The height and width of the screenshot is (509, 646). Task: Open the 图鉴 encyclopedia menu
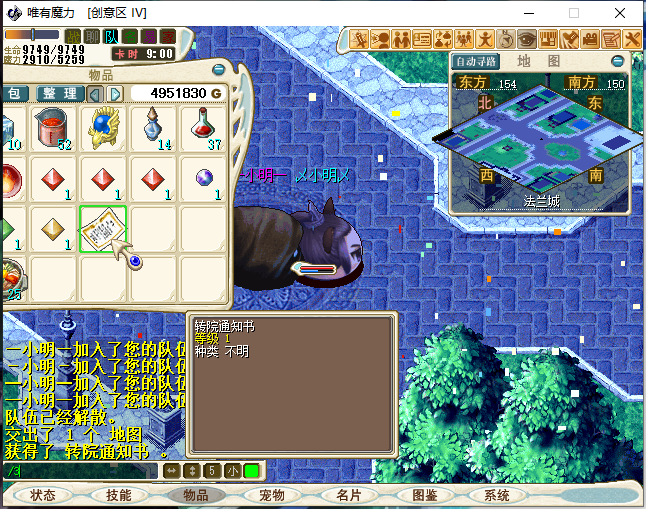click(424, 495)
